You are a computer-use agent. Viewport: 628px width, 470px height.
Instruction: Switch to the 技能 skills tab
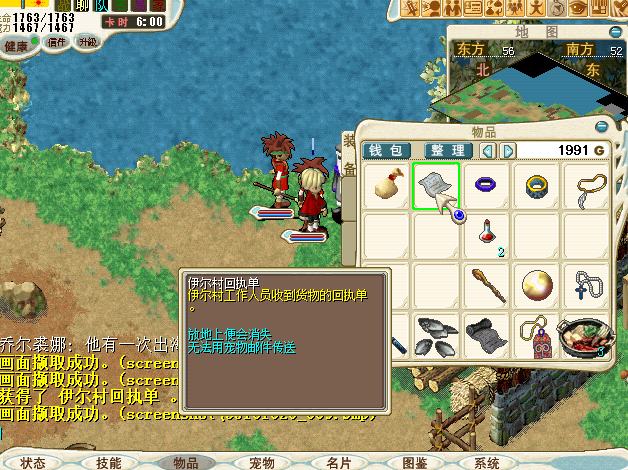click(x=108, y=463)
